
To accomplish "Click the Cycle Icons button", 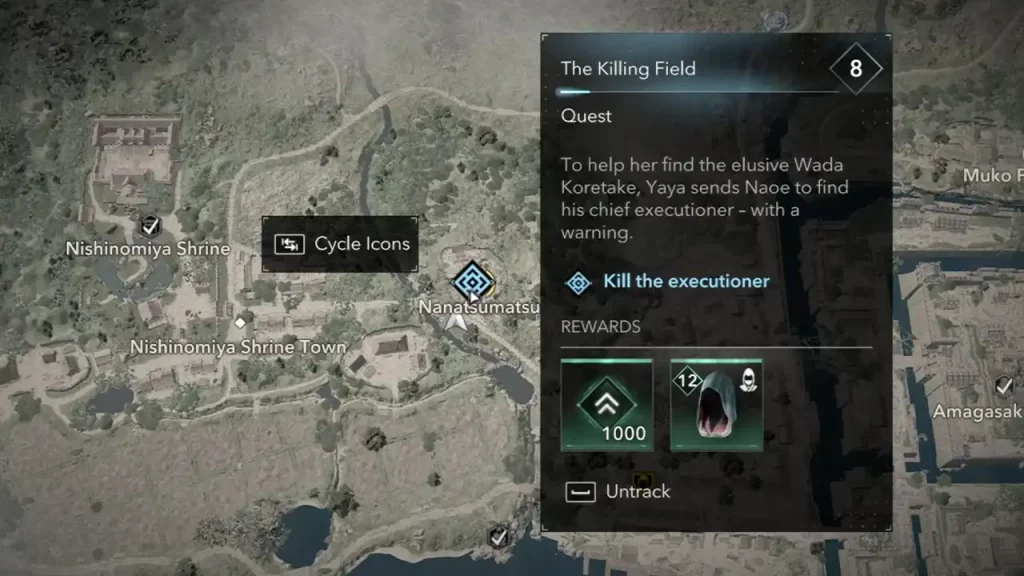I will pos(340,244).
